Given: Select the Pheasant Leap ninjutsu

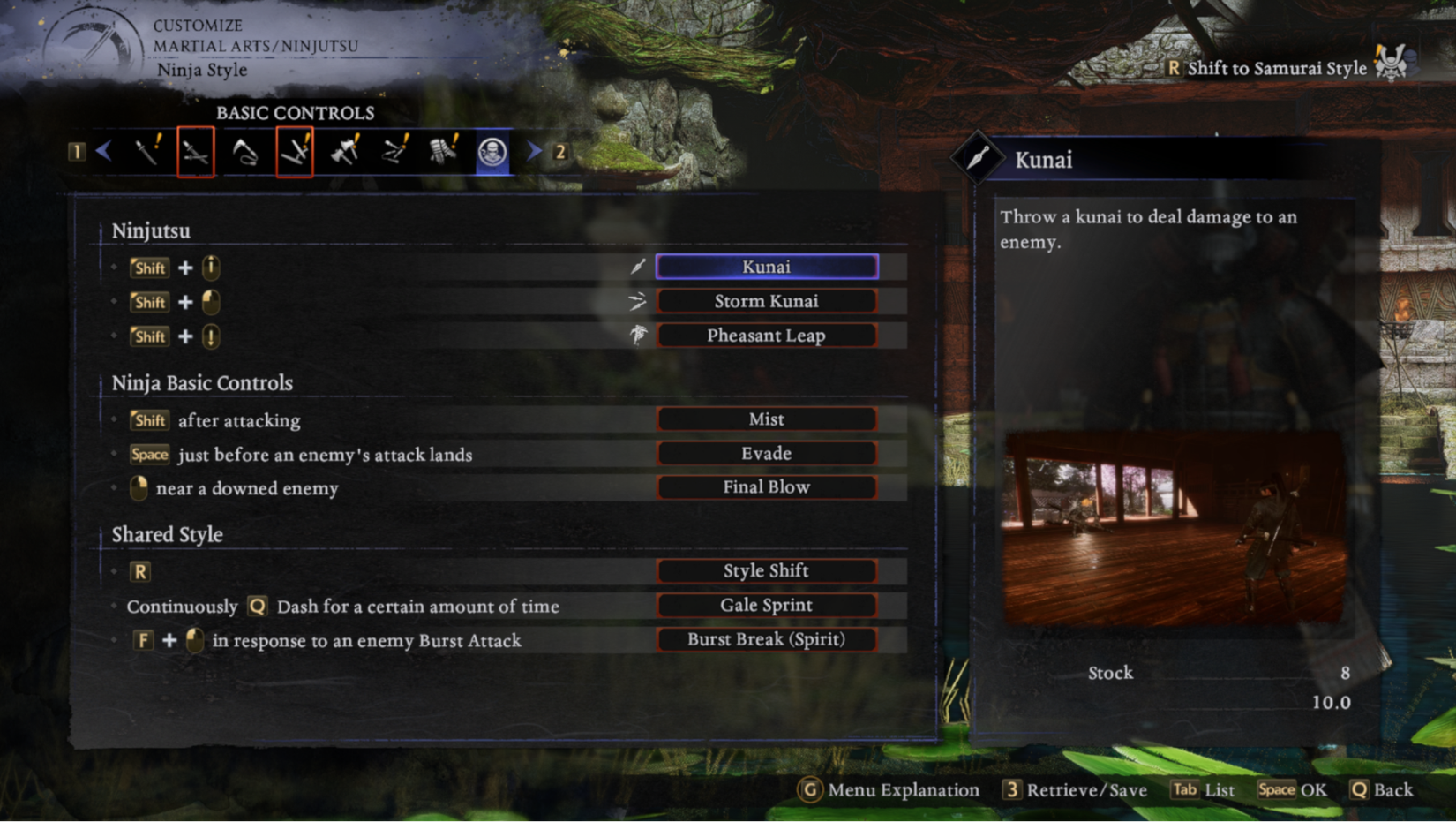Looking at the screenshot, I should pos(766,335).
